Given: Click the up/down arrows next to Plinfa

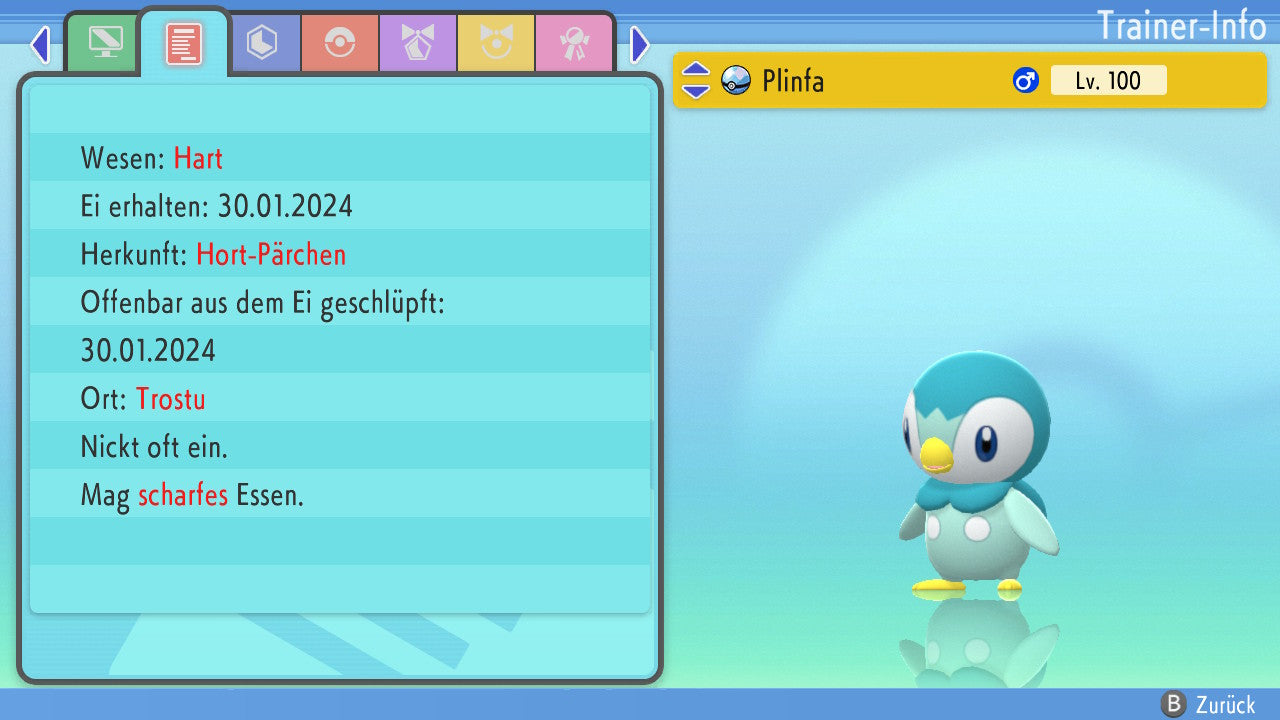Looking at the screenshot, I should point(696,80).
